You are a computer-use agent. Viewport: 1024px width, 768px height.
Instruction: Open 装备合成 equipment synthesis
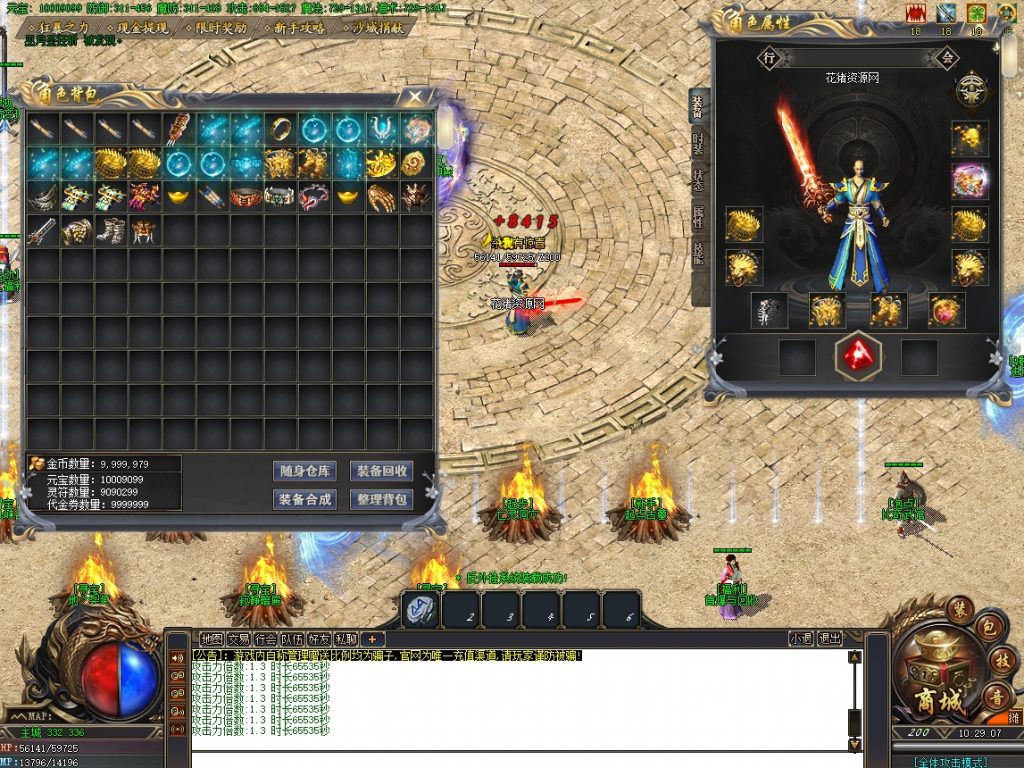[x=304, y=499]
